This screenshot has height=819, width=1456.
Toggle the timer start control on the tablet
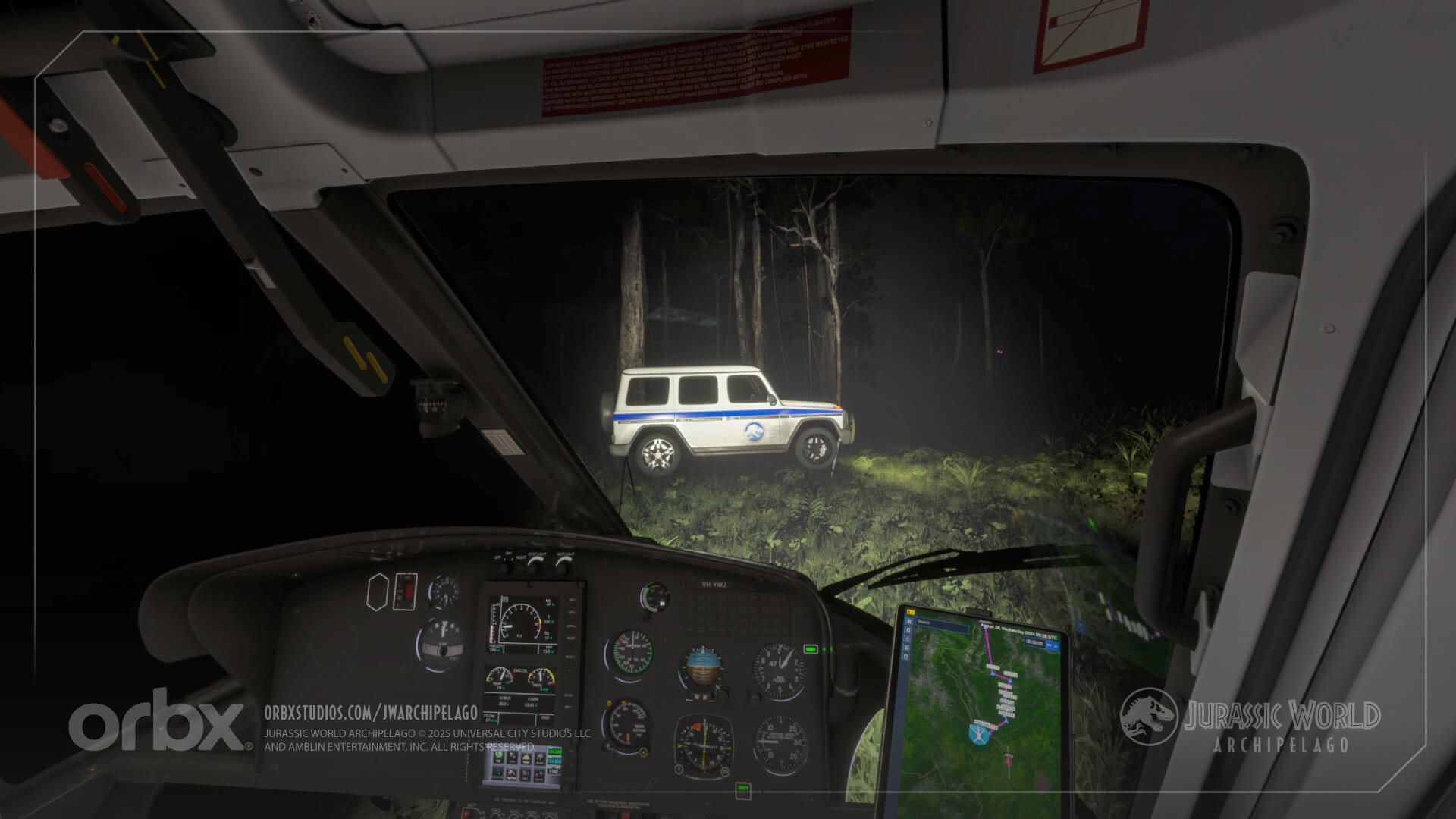pyautogui.click(x=1048, y=643)
